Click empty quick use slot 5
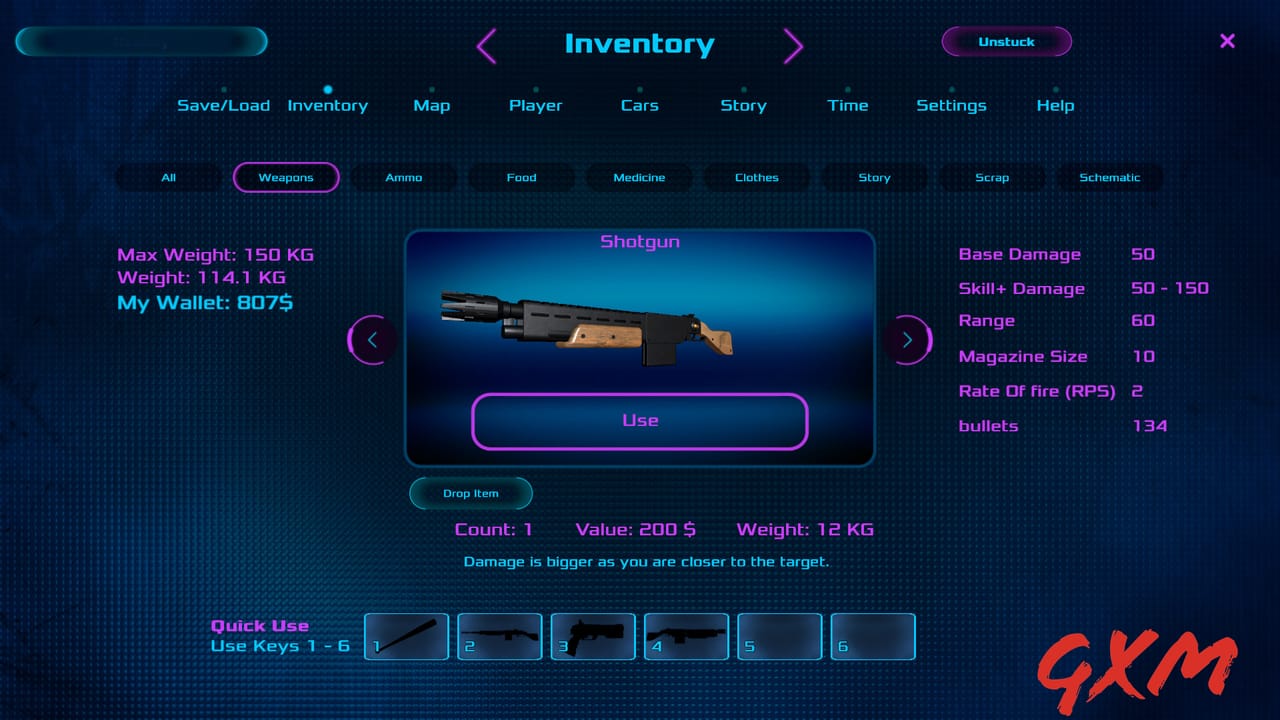1280x720 pixels. 780,637
